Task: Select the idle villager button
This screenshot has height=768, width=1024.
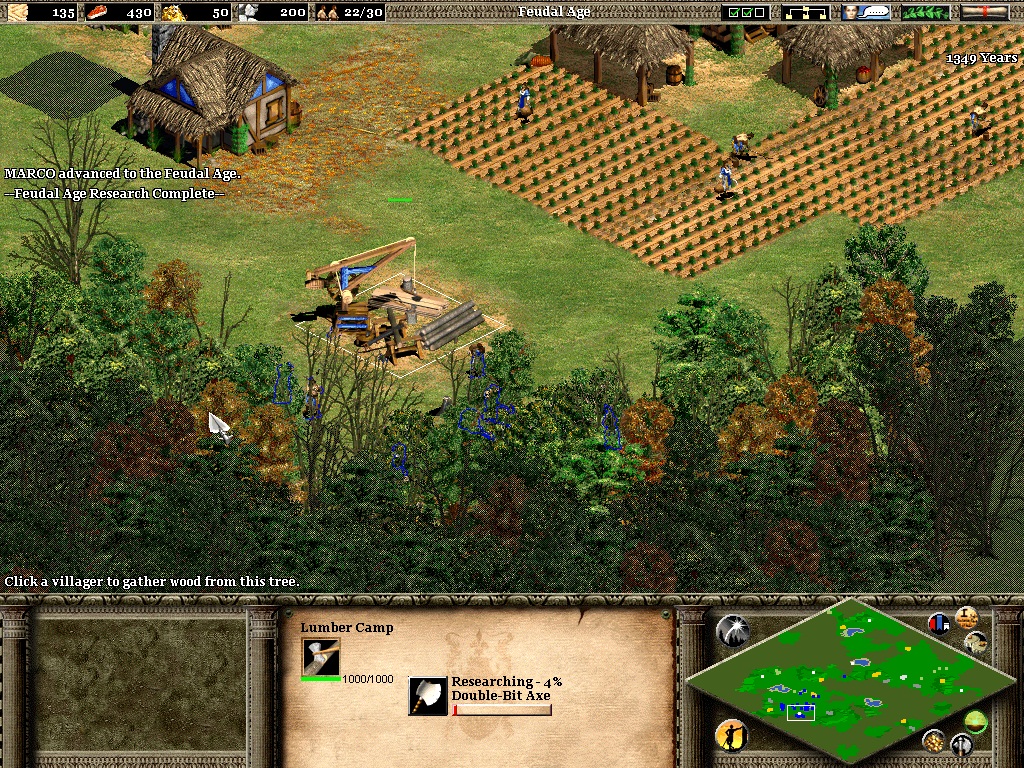Action: coord(732,736)
